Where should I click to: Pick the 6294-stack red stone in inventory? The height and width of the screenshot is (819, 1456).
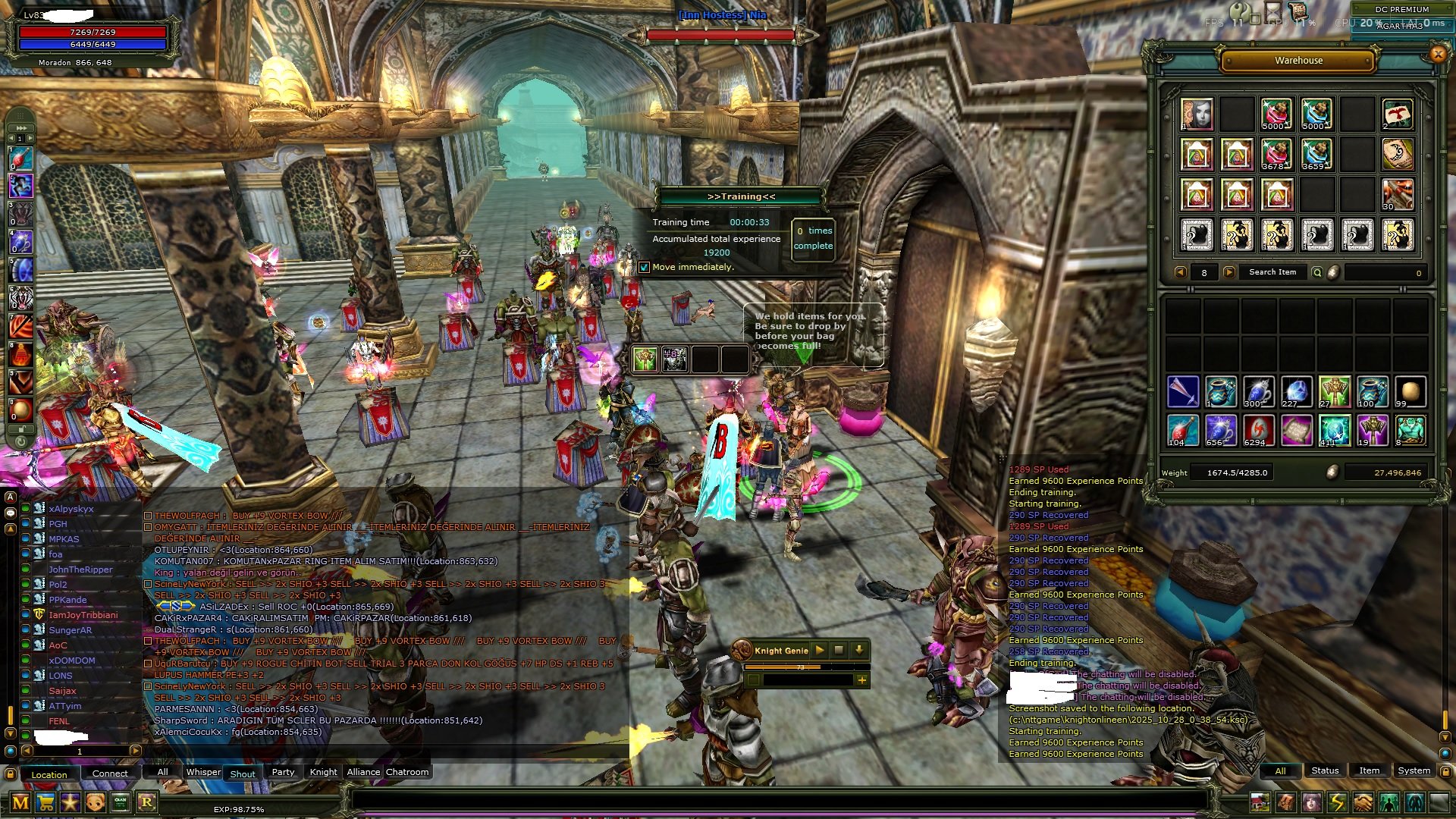point(1258,430)
